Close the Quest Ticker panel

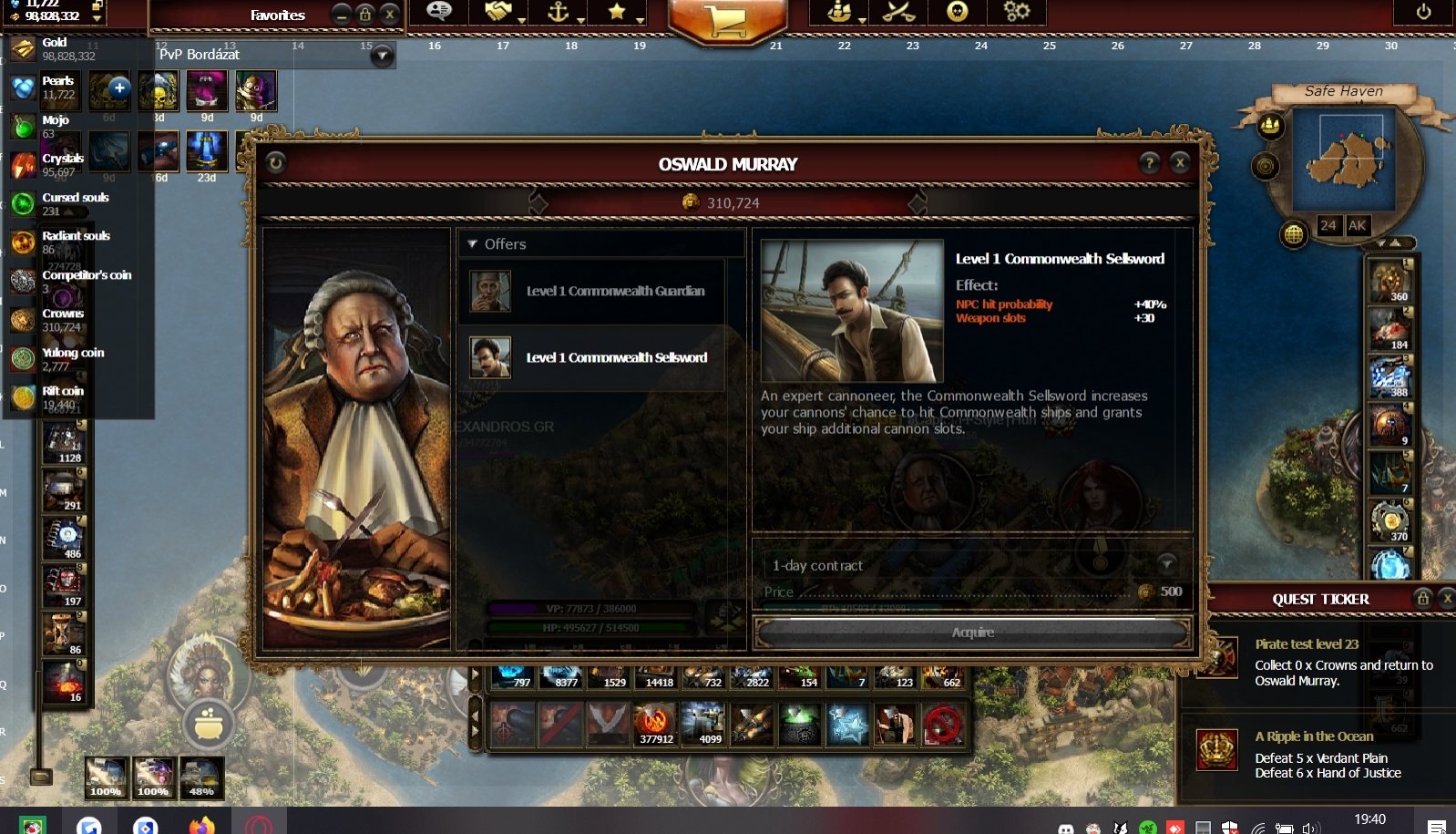click(1446, 598)
